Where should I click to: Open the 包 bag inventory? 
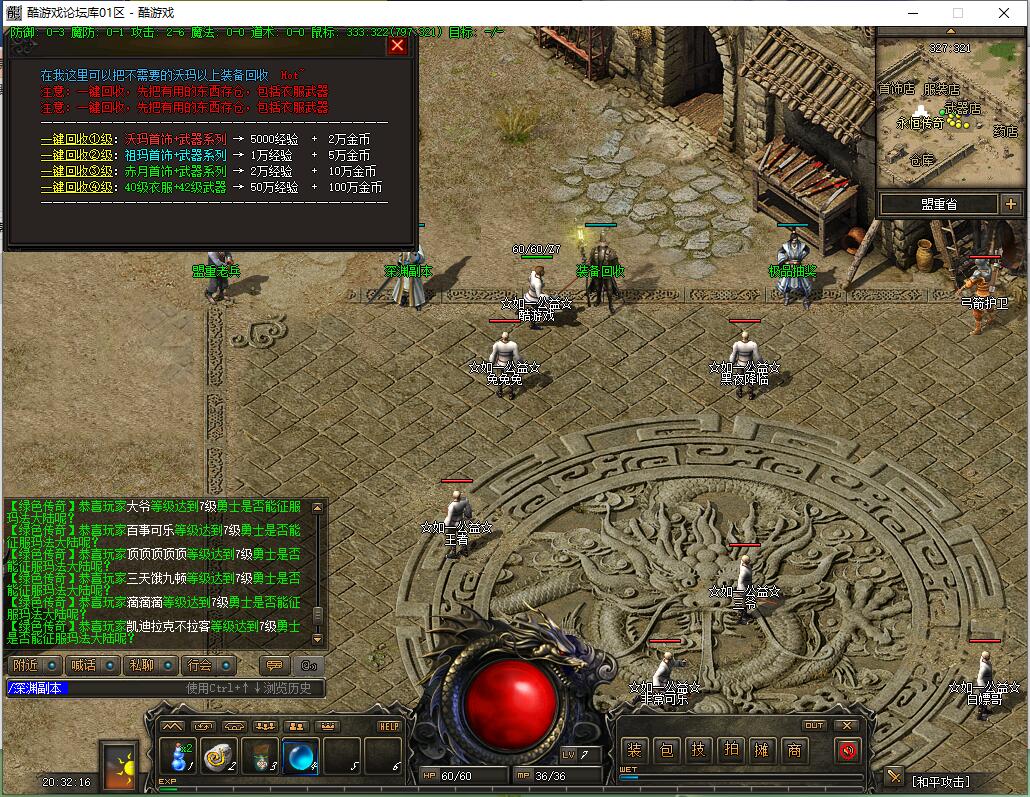coord(666,750)
